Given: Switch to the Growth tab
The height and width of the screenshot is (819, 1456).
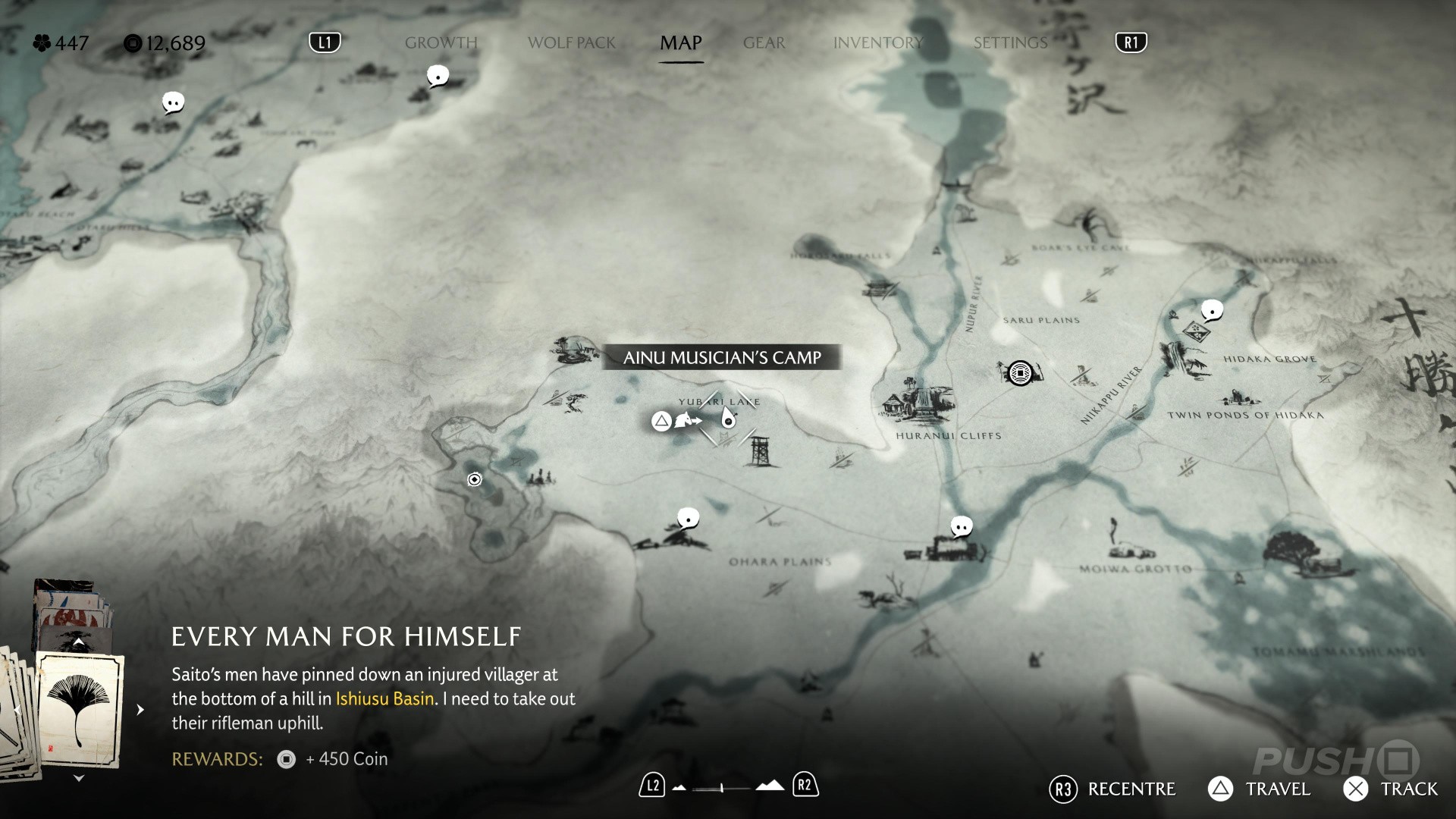Looking at the screenshot, I should coord(441,43).
